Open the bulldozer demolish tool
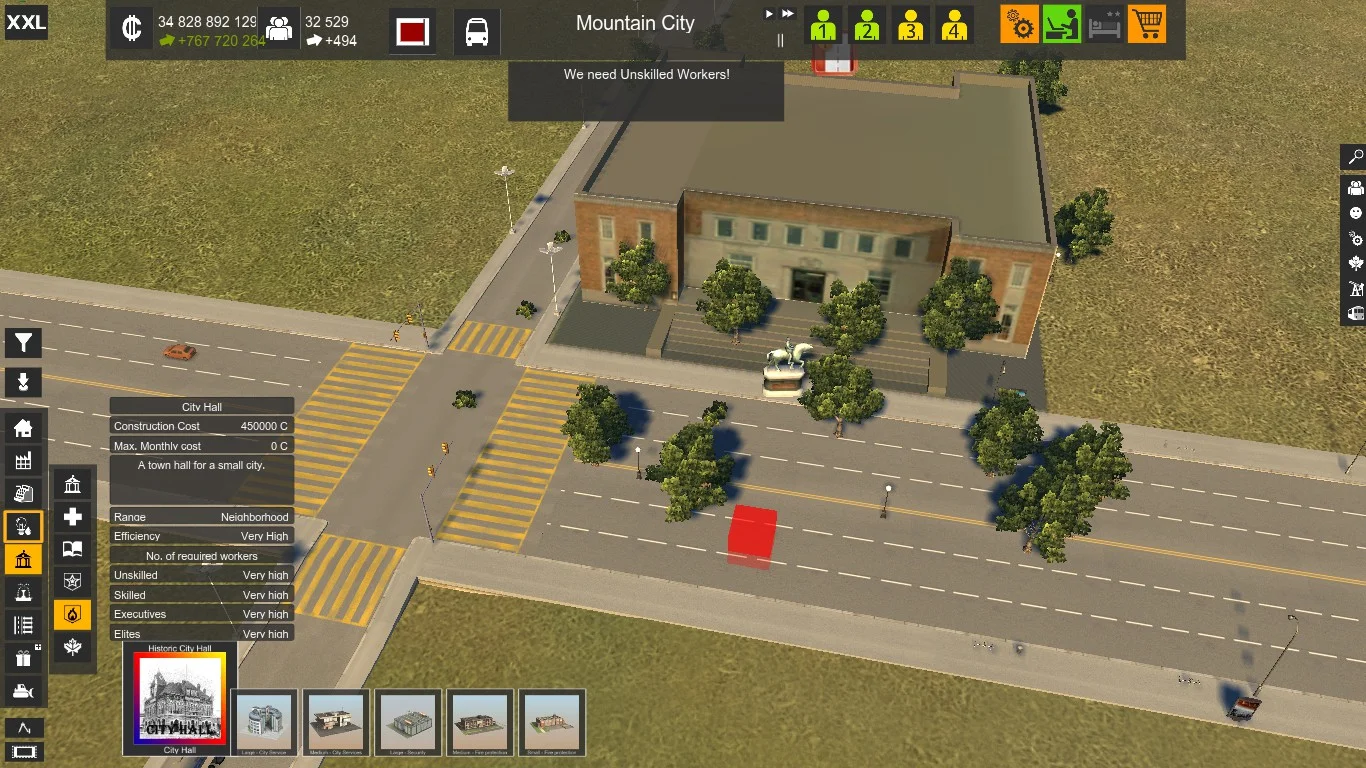Screen dimensions: 1366x768 [23, 690]
